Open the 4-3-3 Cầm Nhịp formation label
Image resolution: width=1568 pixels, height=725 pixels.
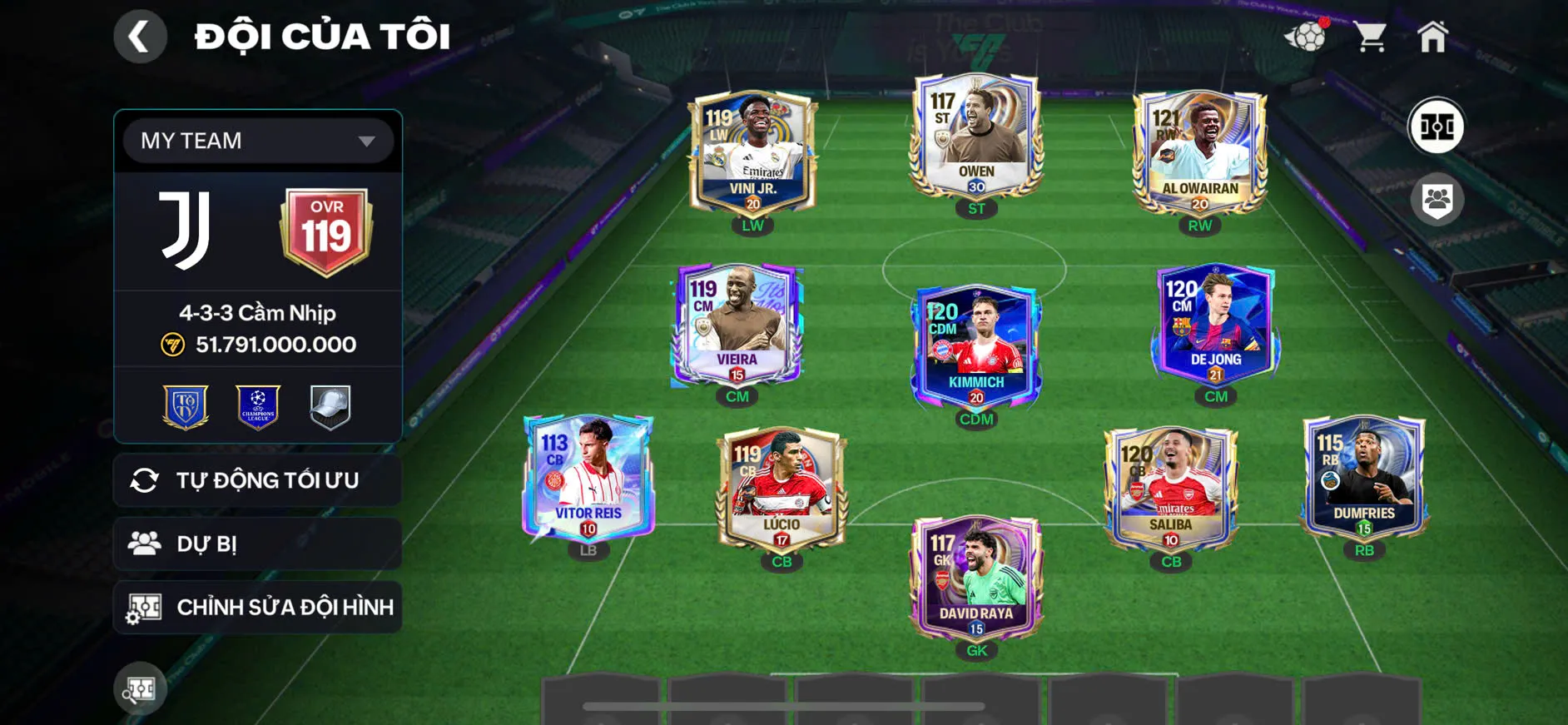[256, 313]
